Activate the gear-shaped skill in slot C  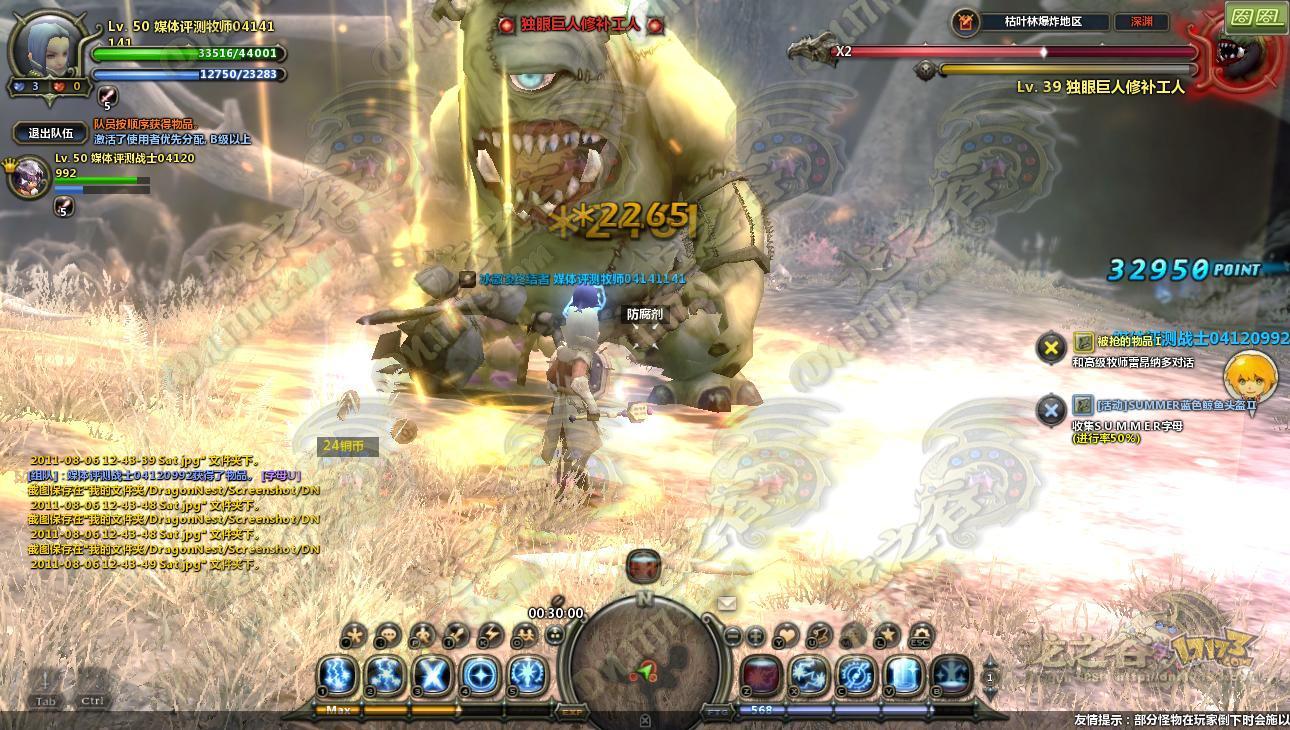pyautogui.click(x=856, y=676)
